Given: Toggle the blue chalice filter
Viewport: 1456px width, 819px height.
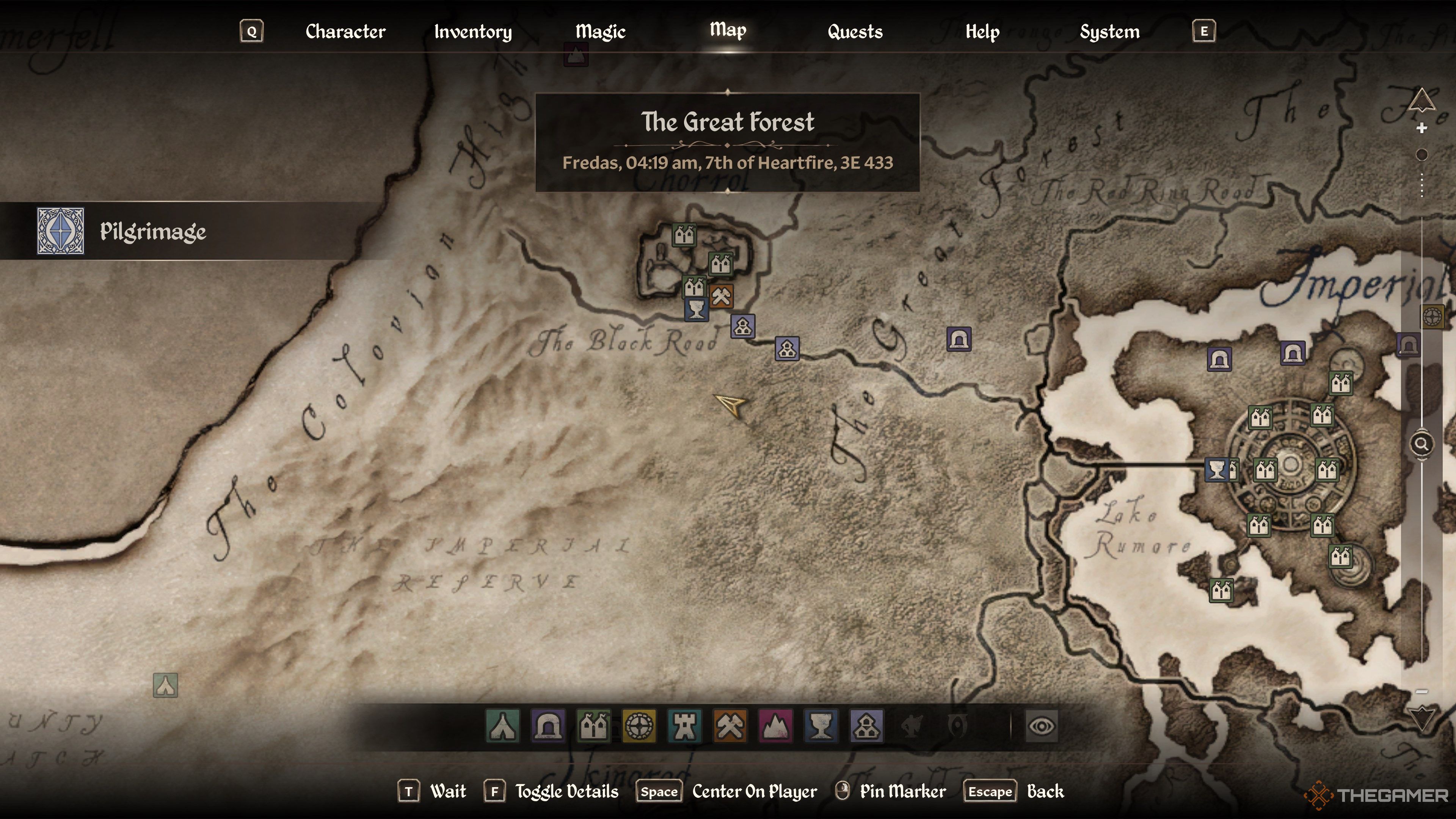Looking at the screenshot, I should [821, 726].
